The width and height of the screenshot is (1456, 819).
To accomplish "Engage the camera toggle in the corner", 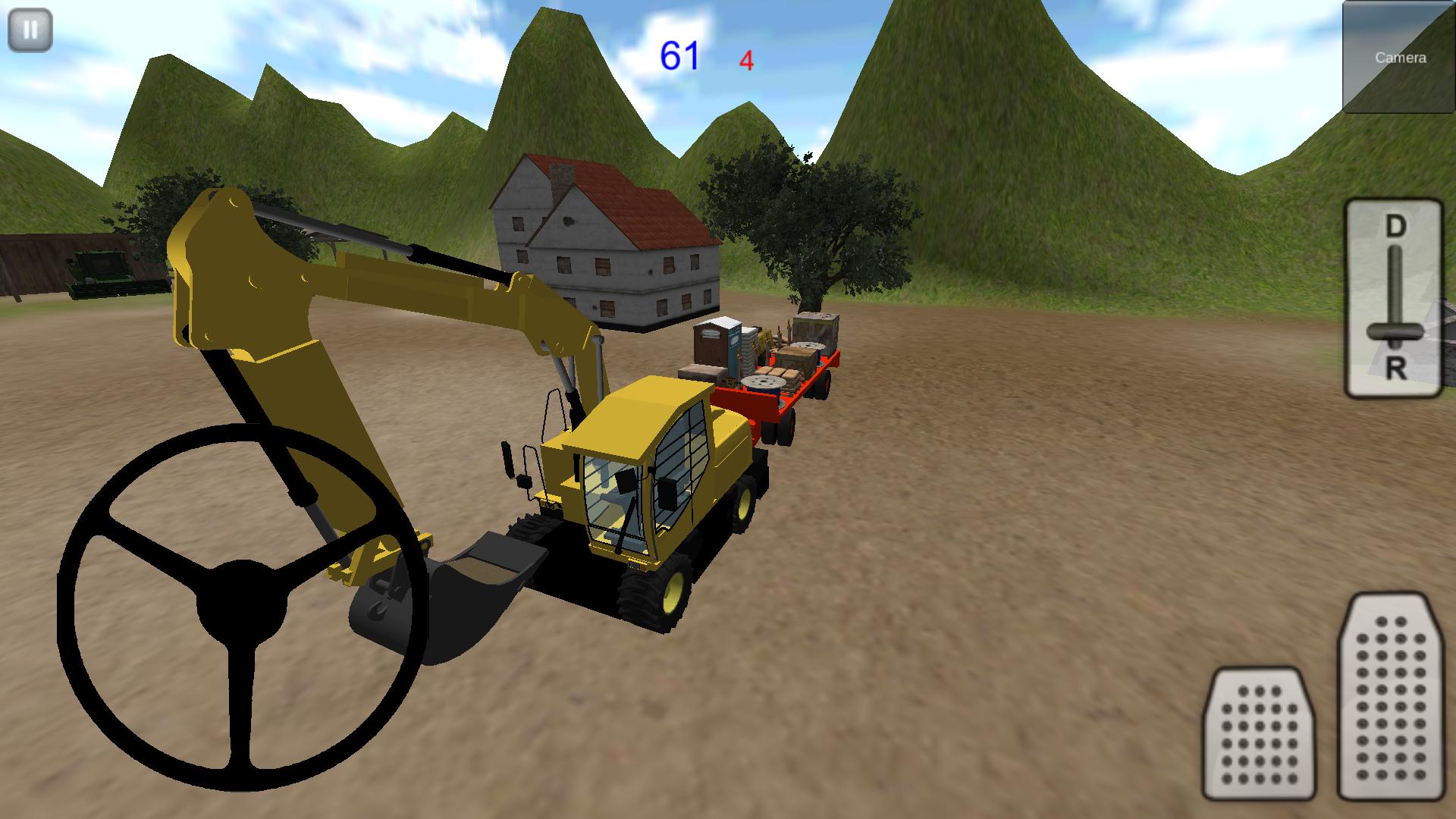I will pyautogui.click(x=1398, y=57).
